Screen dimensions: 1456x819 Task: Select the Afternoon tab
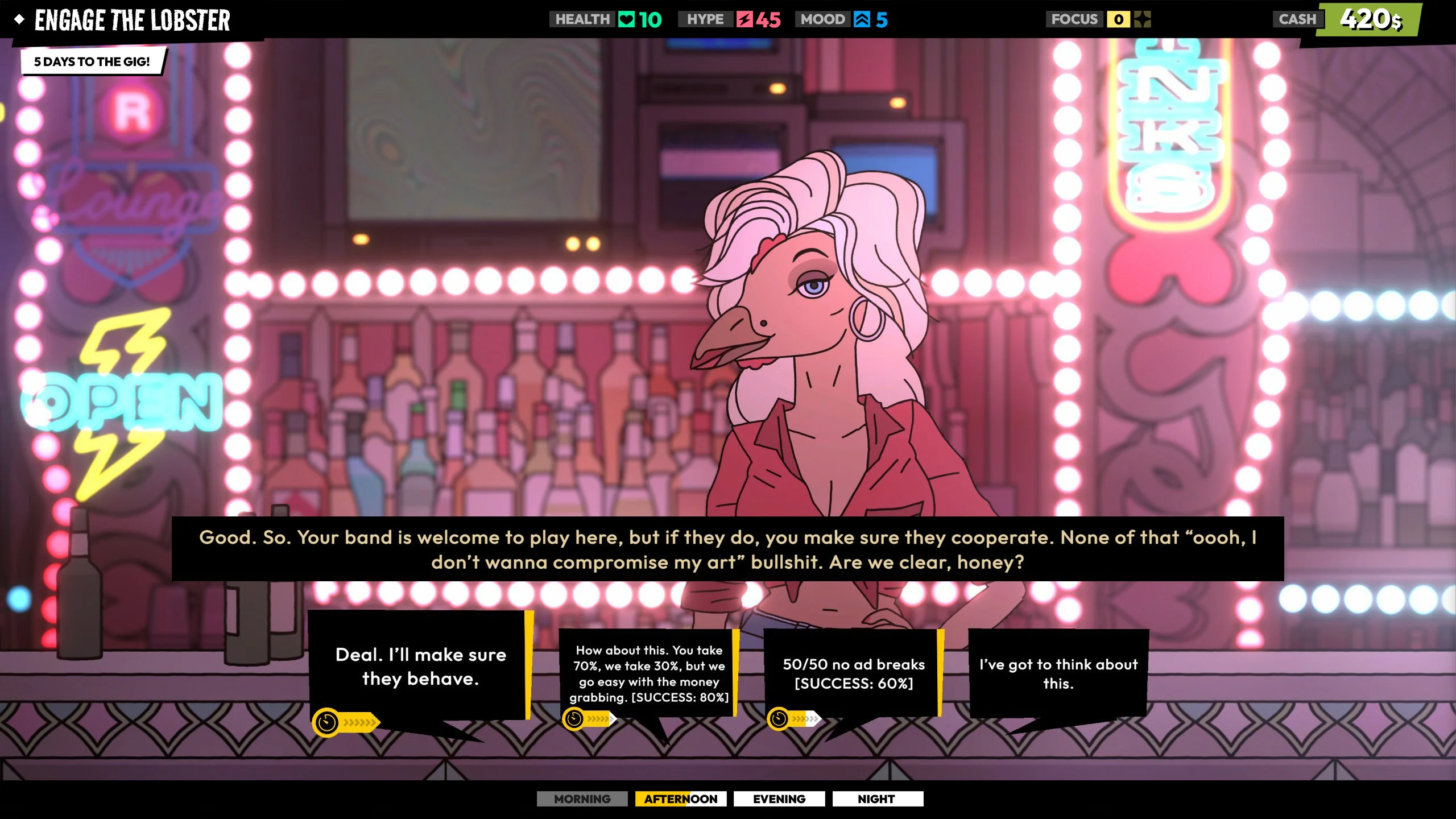(680, 799)
